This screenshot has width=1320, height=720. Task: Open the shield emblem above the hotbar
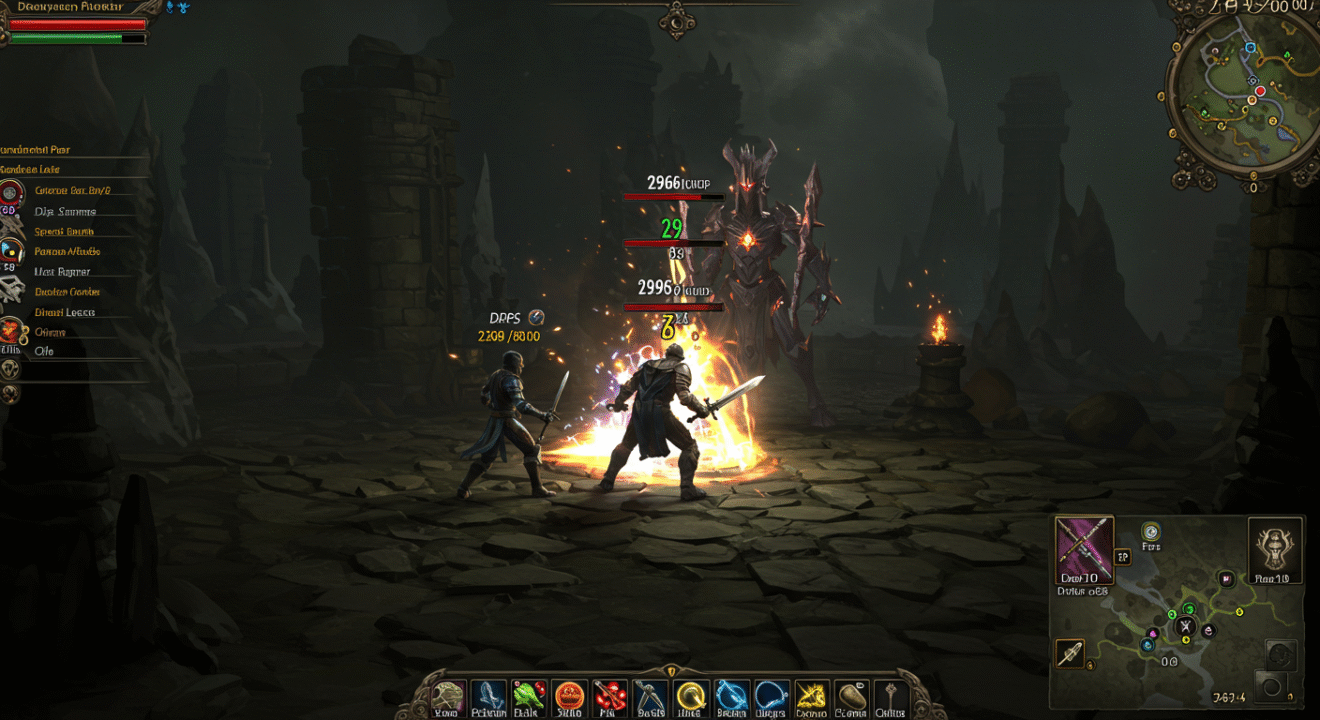671,670
